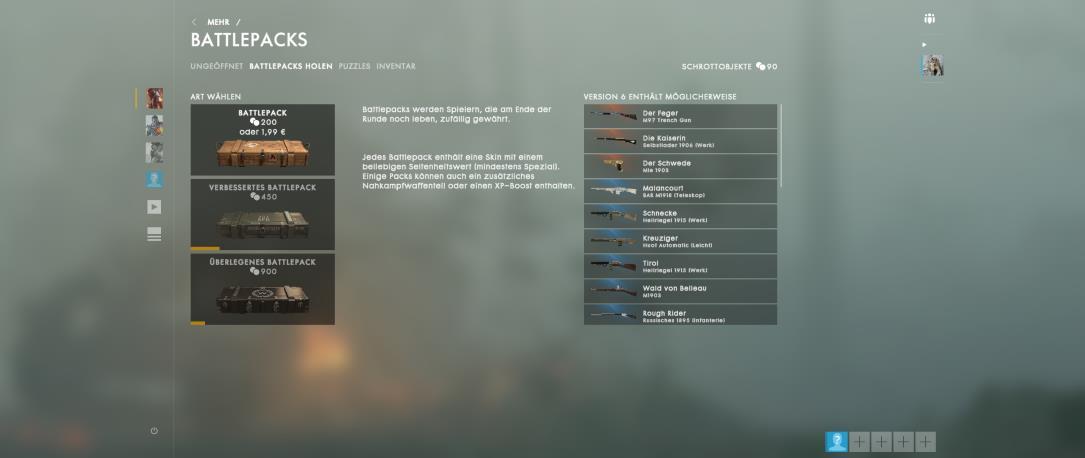
Task: Select the Schnecke Hellriegel 1915 skin
Action: click(680, 216)
